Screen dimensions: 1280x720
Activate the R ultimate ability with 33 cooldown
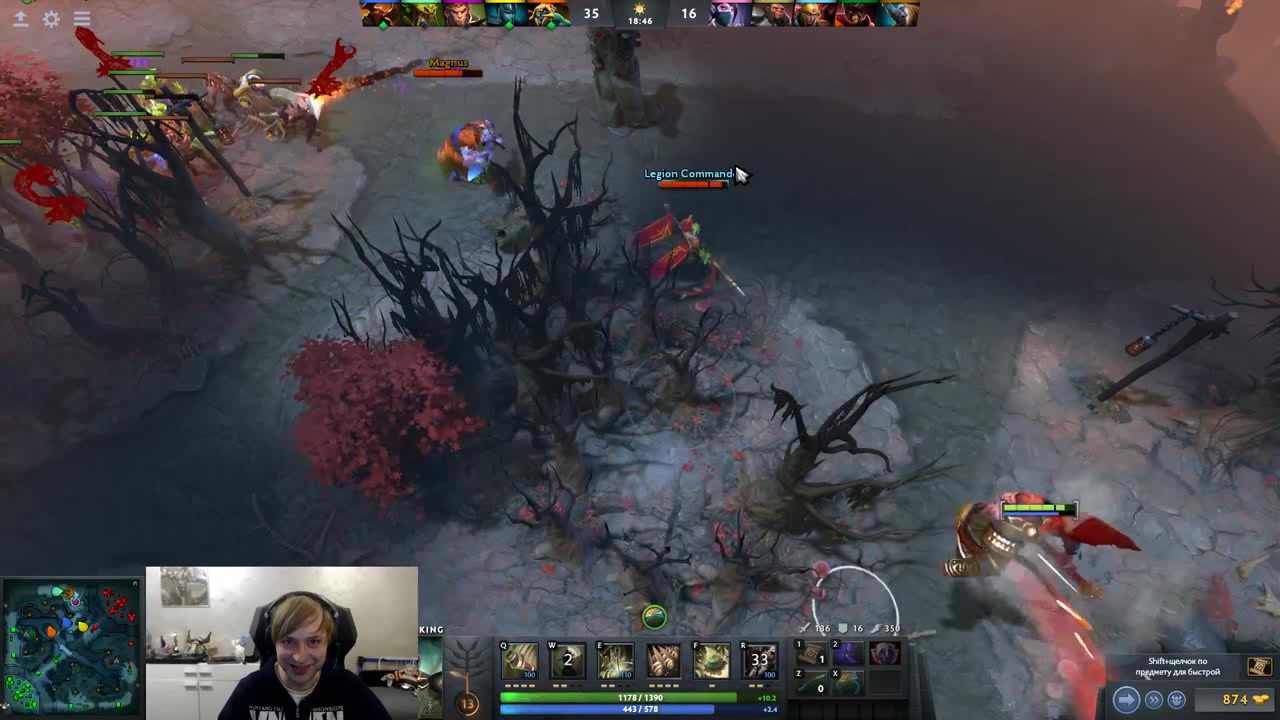(759, 660)
